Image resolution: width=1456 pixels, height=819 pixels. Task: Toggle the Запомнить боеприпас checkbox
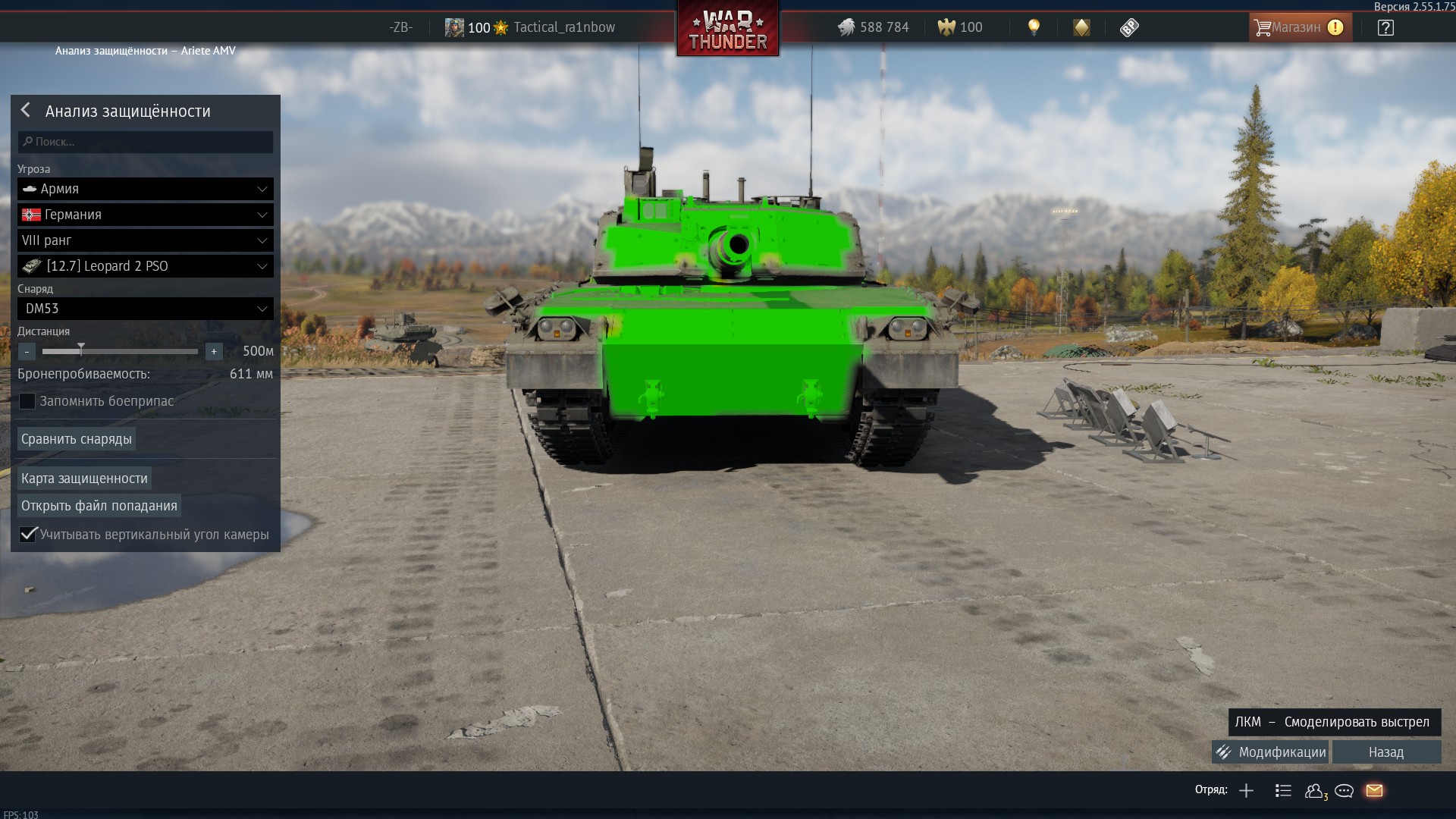click(27, 401)
